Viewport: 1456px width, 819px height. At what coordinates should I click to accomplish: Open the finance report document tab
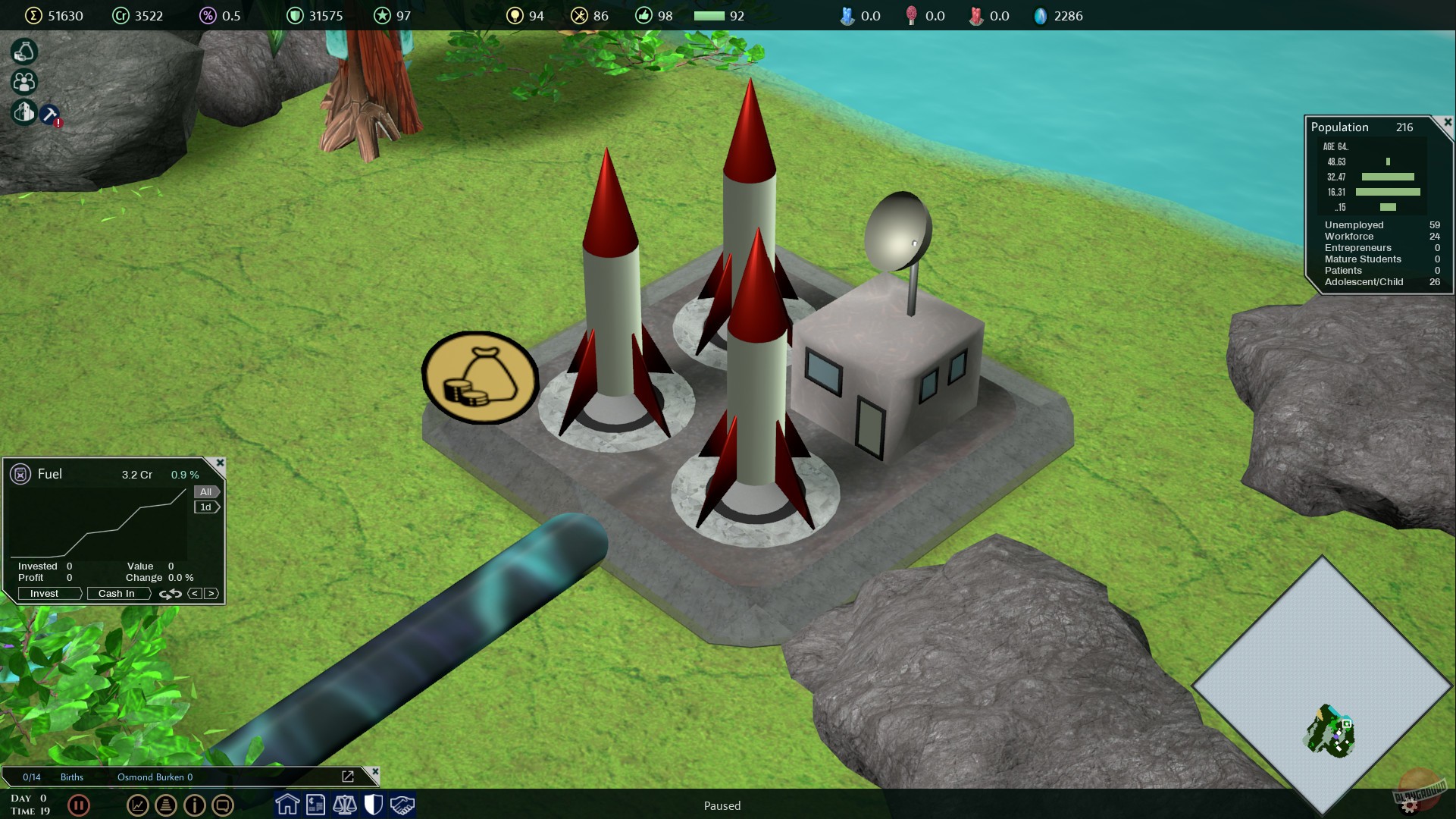316,805
